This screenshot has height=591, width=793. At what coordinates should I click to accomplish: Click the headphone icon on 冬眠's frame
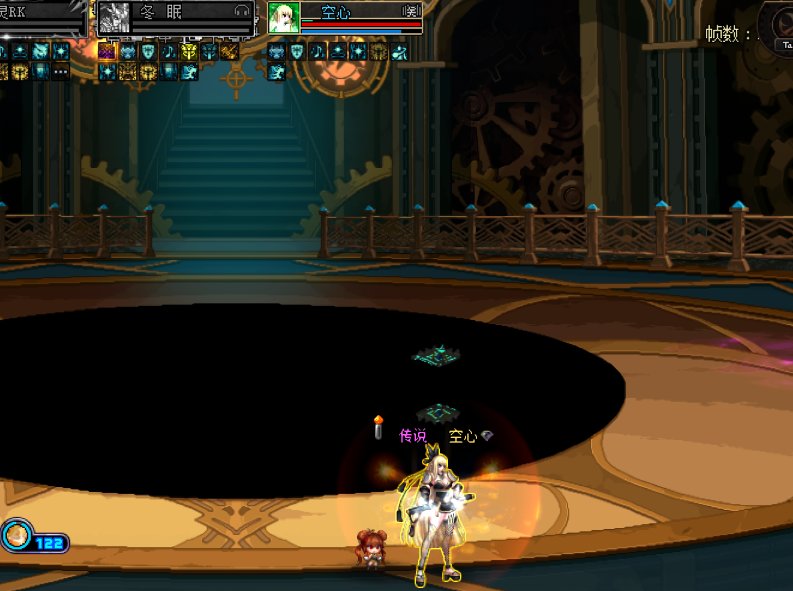(241, 11)
